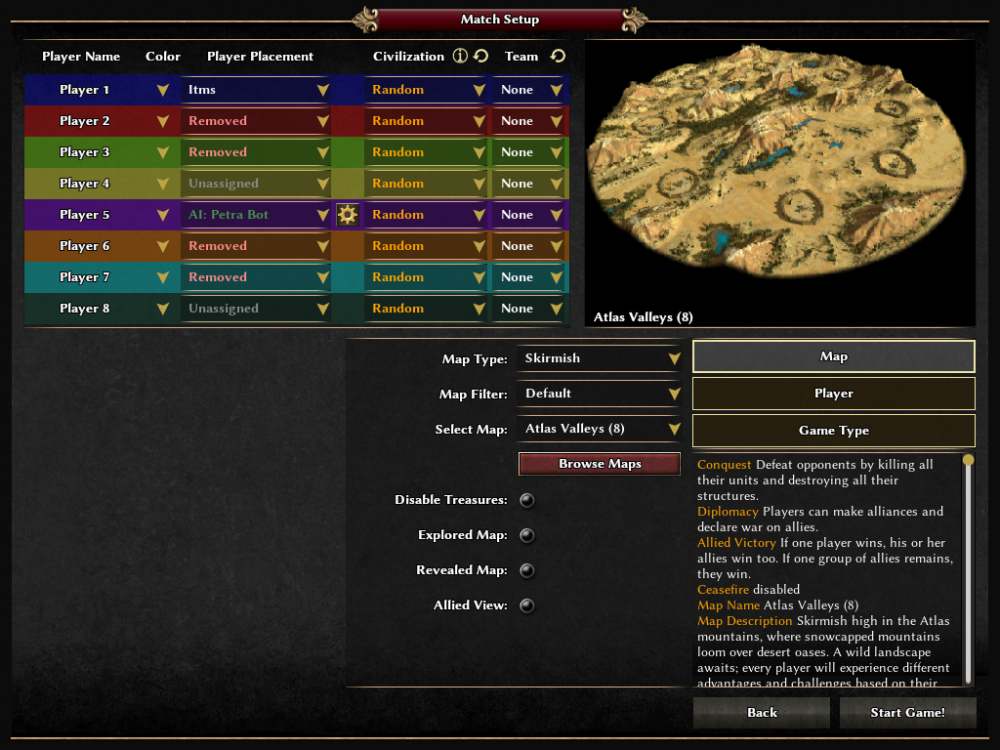Turn on Allied View

(527, 605)
